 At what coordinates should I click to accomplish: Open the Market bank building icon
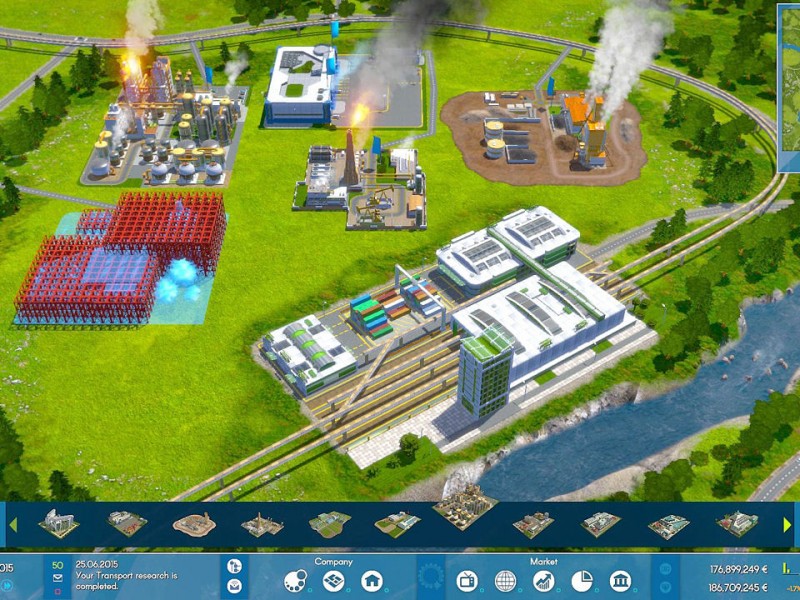pos(619,581)
